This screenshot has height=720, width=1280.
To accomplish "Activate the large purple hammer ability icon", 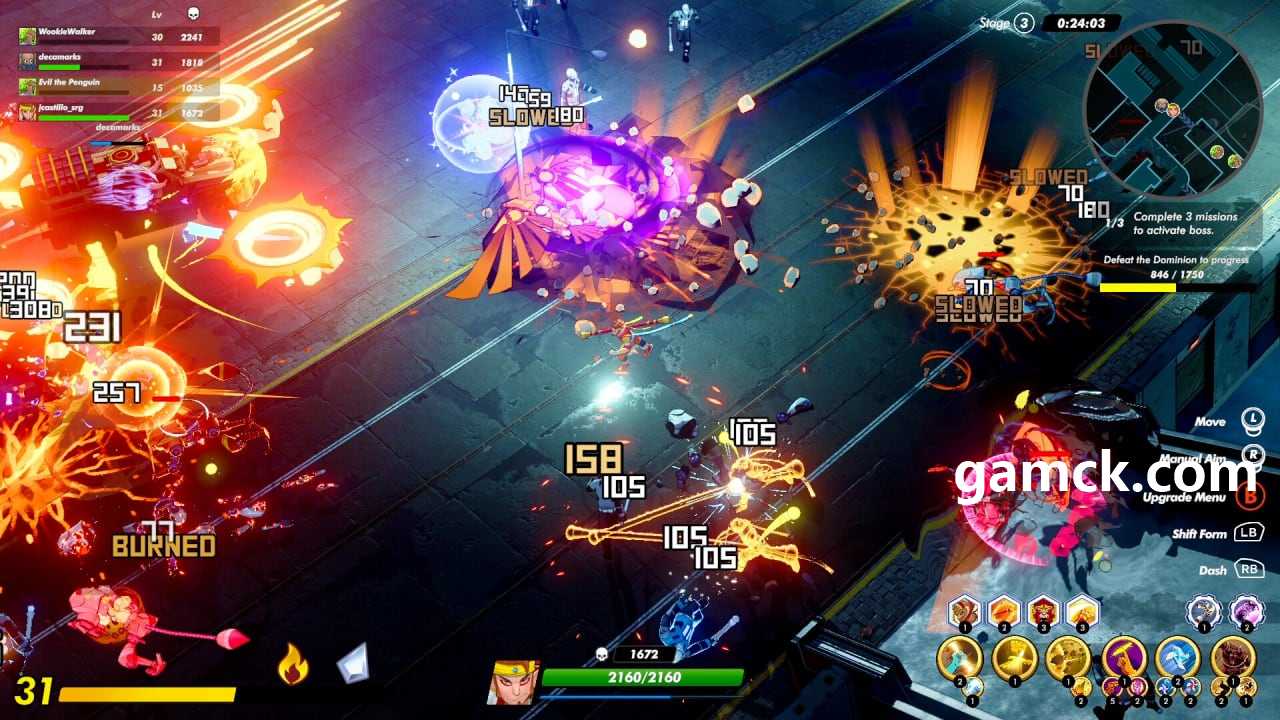I will tap(1124, 657).
